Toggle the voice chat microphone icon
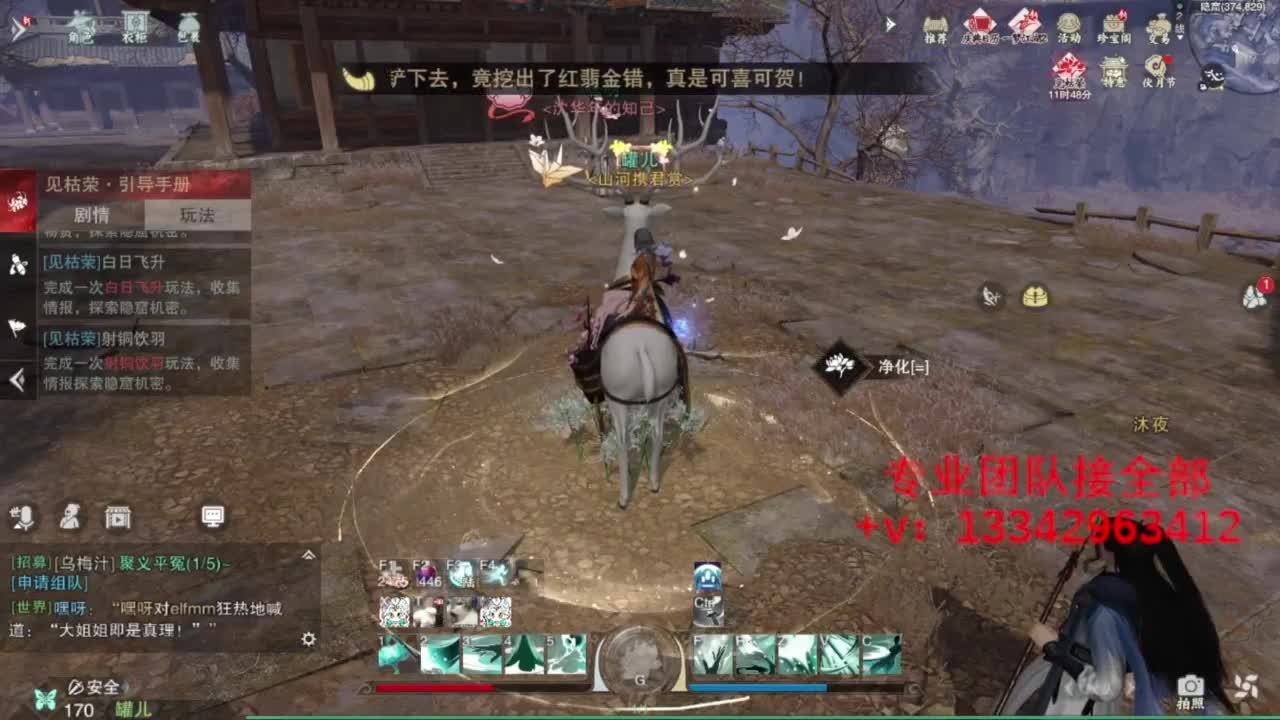The image size is (1280, 720). coord(25,516)
